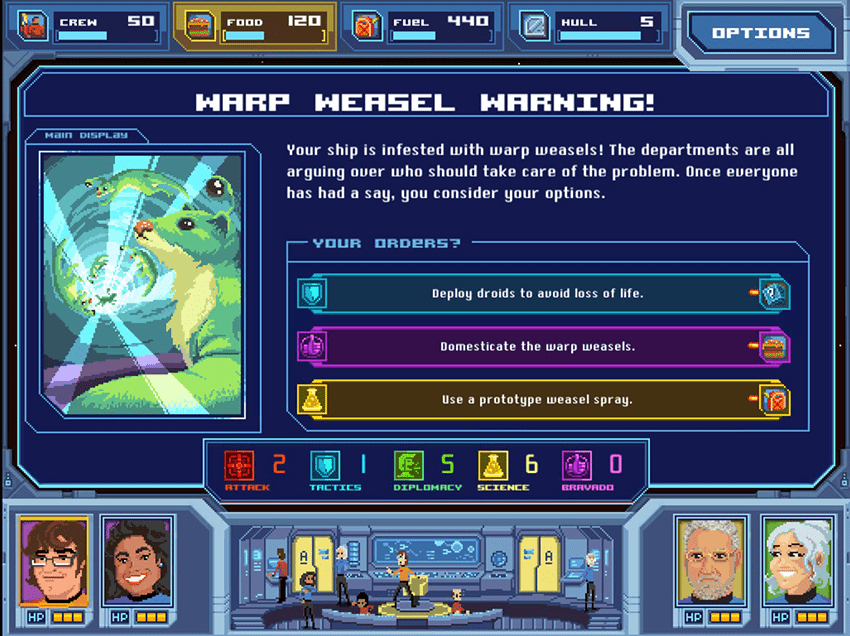Click the purple Bravado stat icon

tap(578, 465)
